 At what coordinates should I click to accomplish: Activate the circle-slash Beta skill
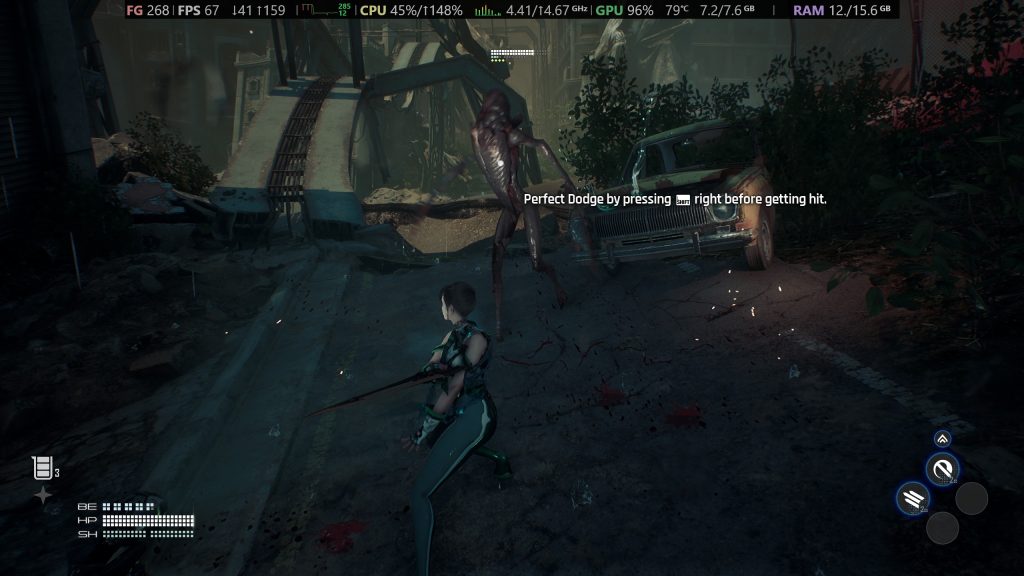click(942, 468)
